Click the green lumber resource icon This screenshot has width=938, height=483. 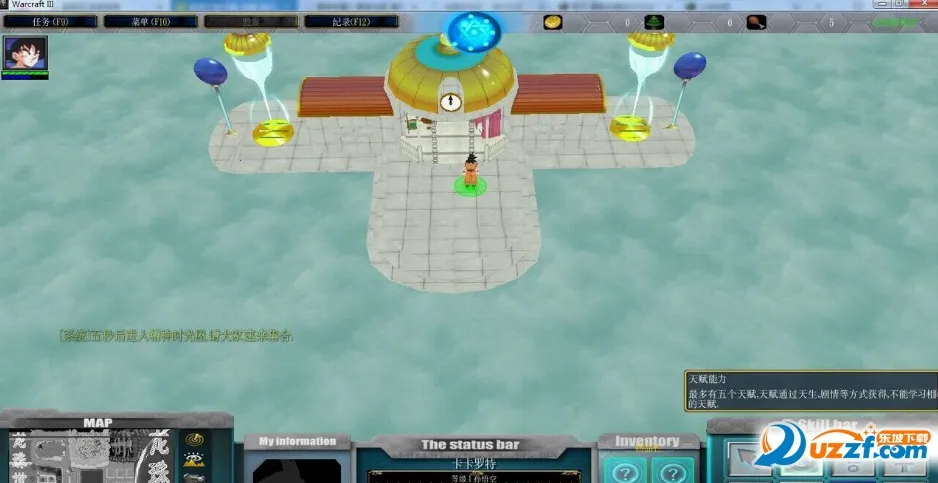point(655,21)
